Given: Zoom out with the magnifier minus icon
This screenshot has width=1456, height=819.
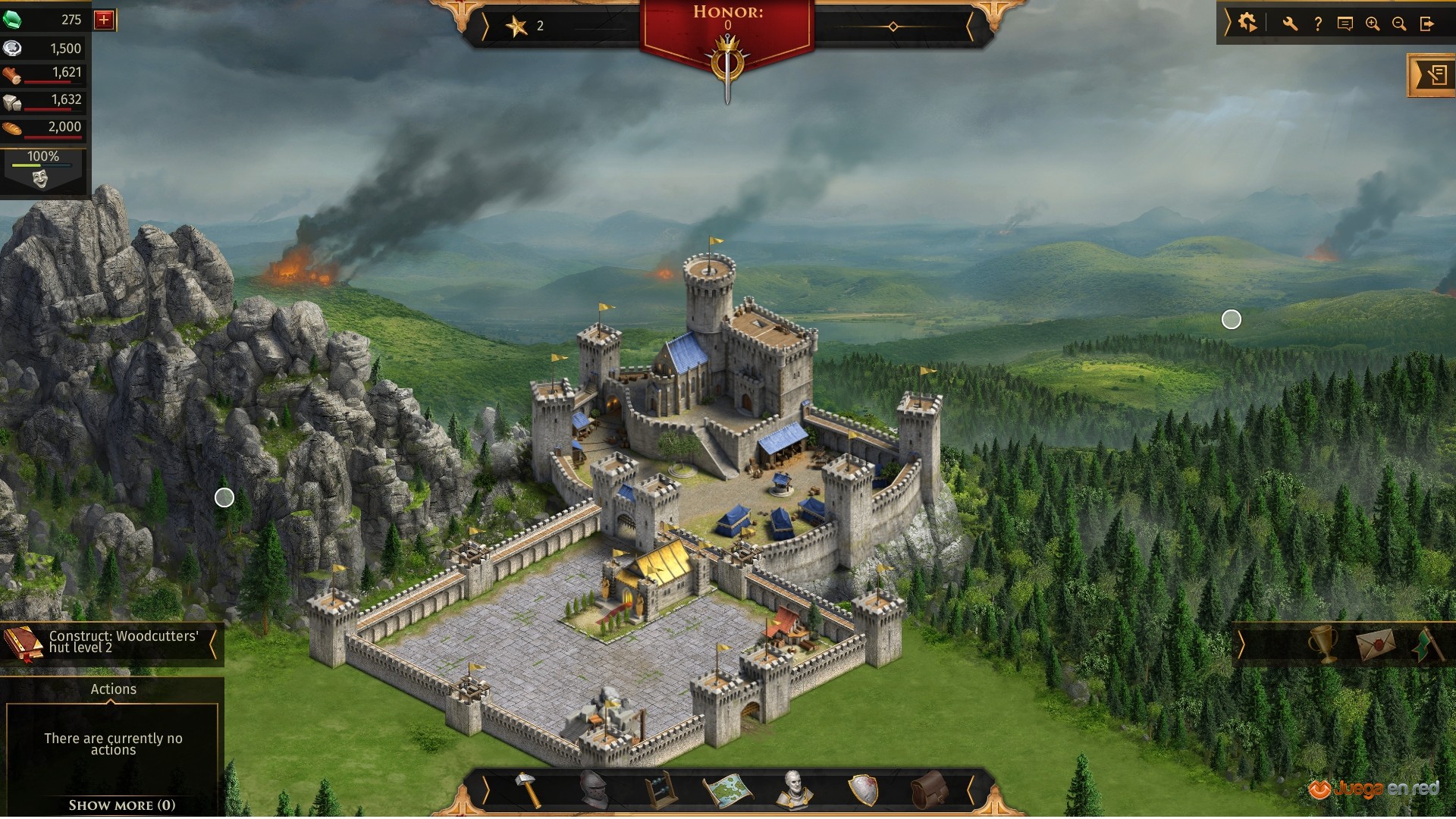Looking at the screenshot, I should pos(1399,24).
